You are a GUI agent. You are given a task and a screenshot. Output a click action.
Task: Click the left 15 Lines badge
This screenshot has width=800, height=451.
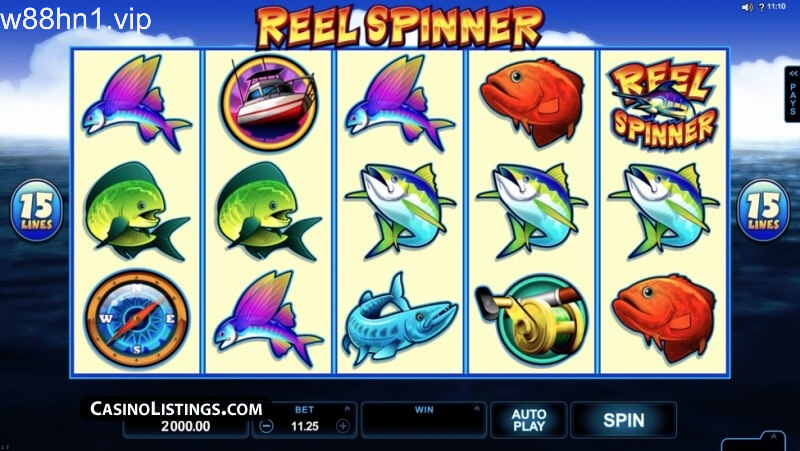(x=36, y=211)
